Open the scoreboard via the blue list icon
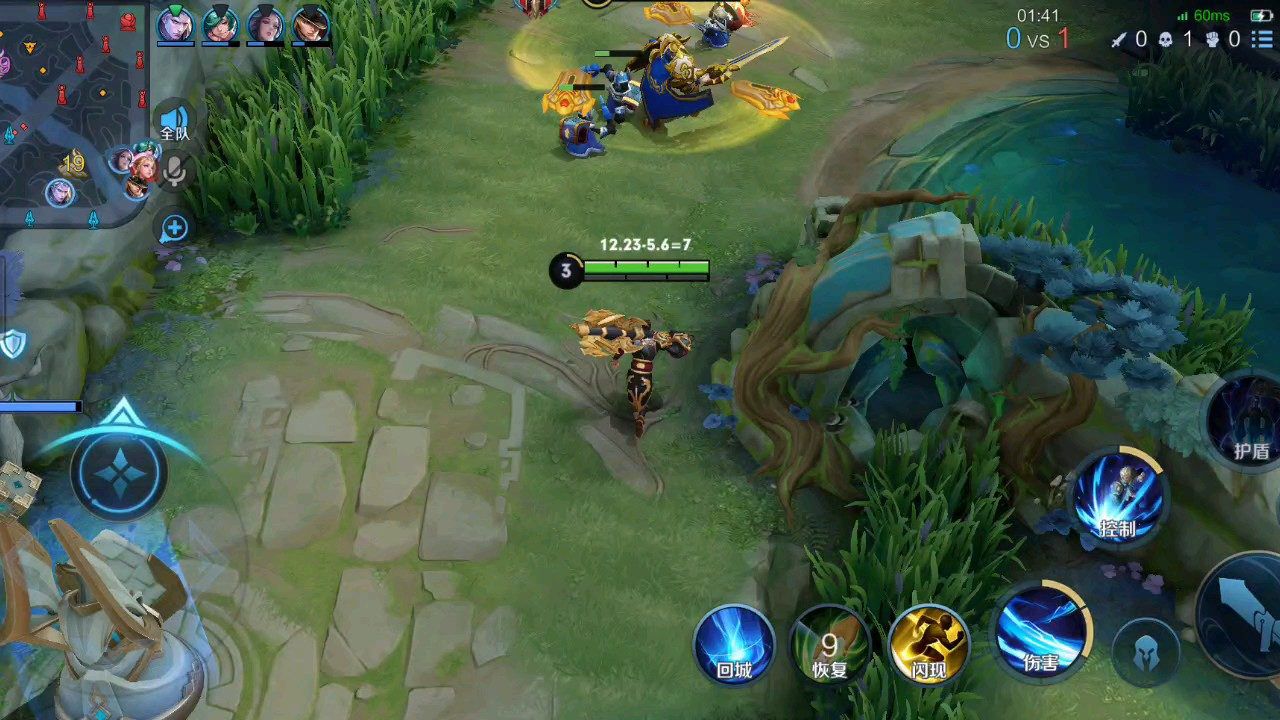The image size is (1280, 720). (x=1262, y=40)
